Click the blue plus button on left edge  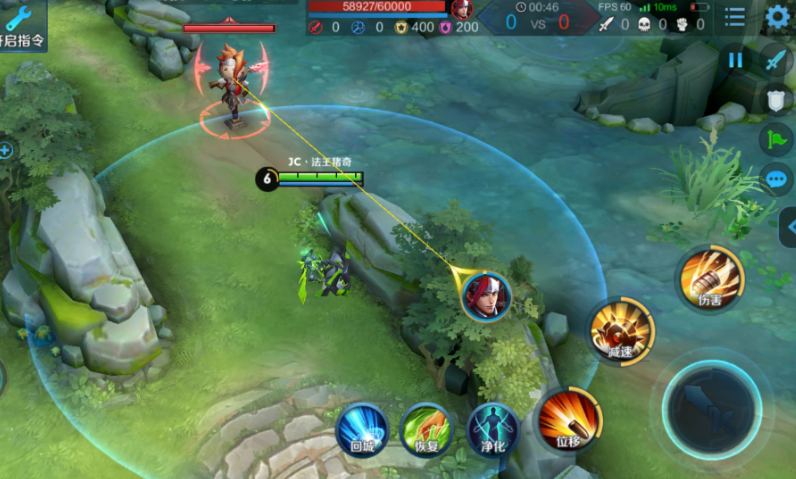pyautogui.click(x=5, y=151)
